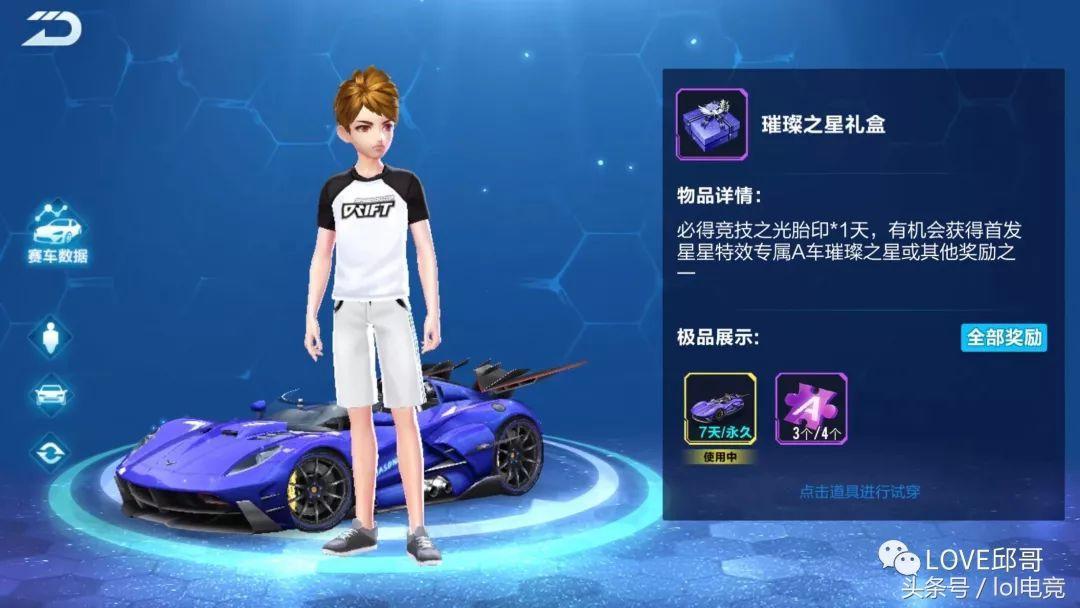Select the blue car 7天/永久 reward
1080x608 pixels.
pos(720,410)
